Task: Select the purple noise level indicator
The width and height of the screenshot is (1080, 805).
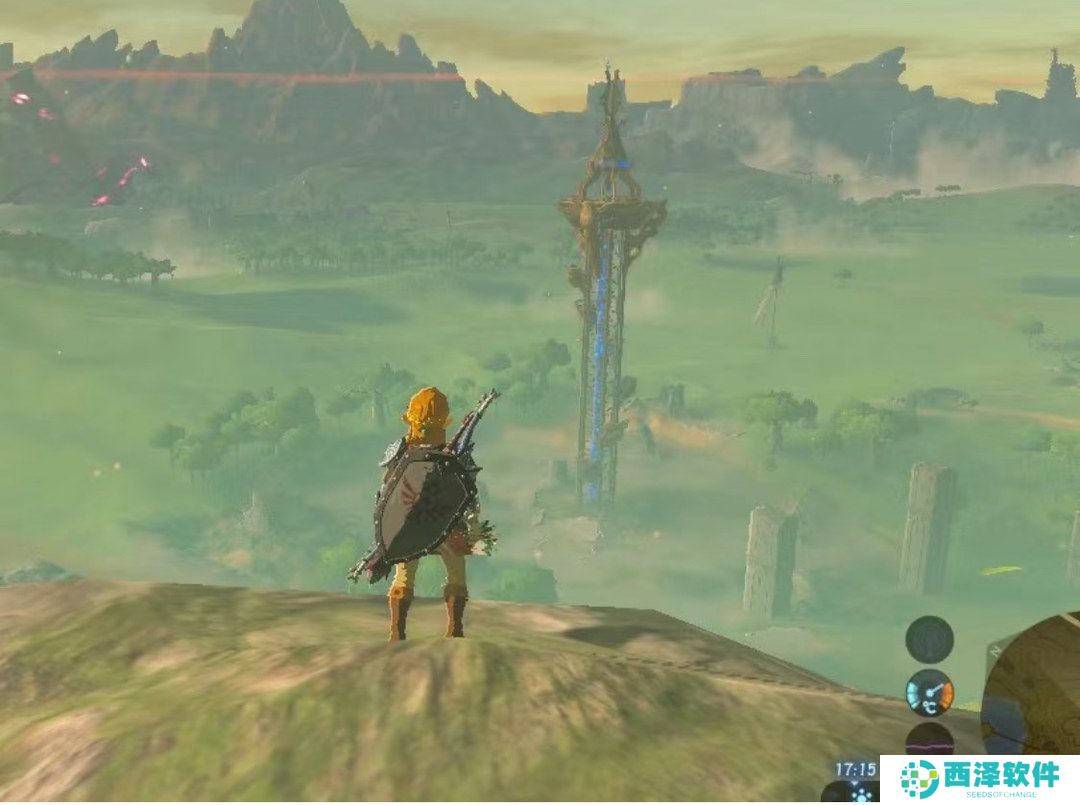Action: coord(929,740)
